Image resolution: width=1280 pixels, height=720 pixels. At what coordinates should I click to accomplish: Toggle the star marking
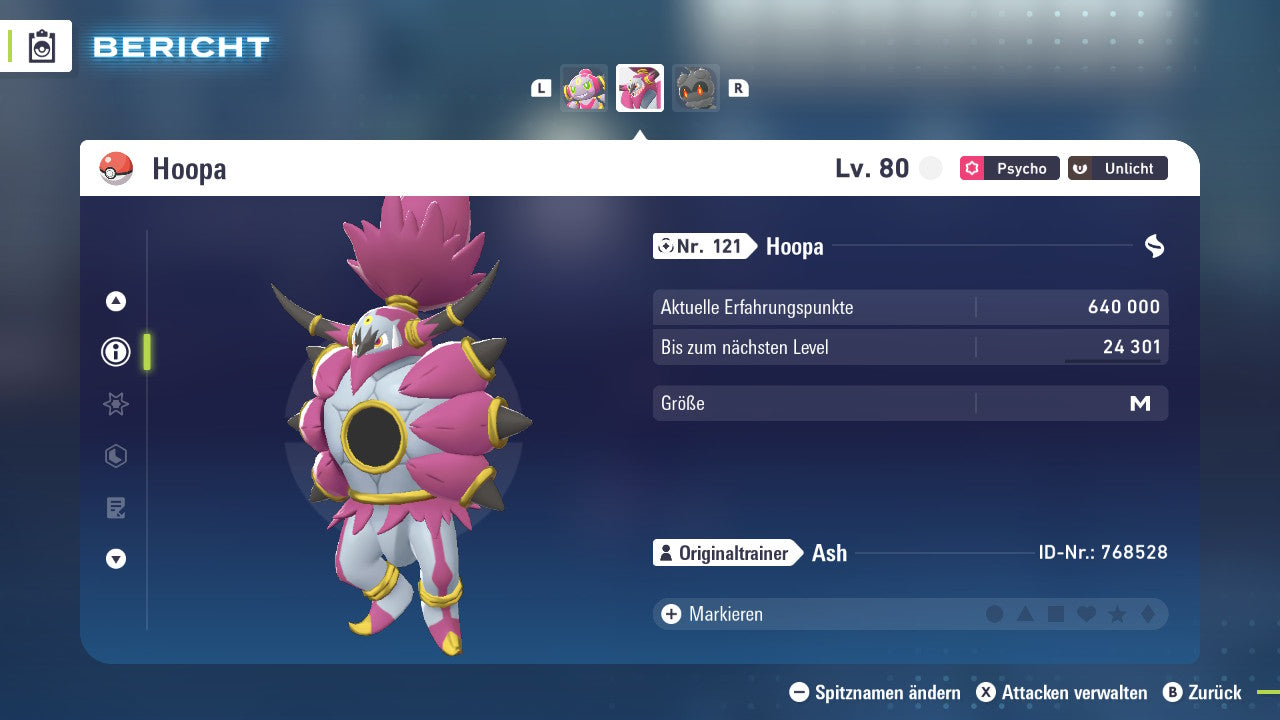[x=1117, y=614]
